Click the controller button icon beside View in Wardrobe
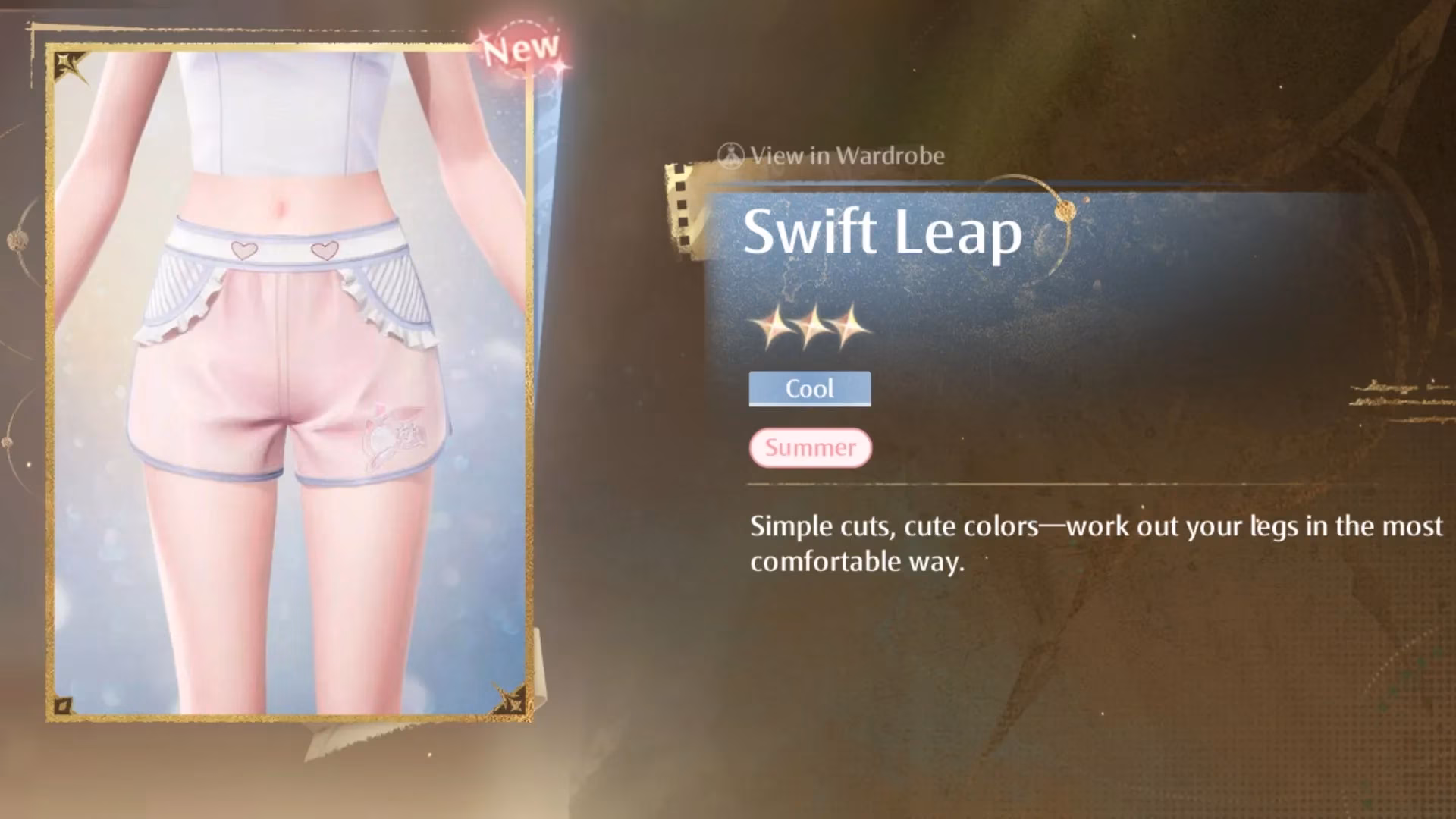1456x819 pixels. 730,155
